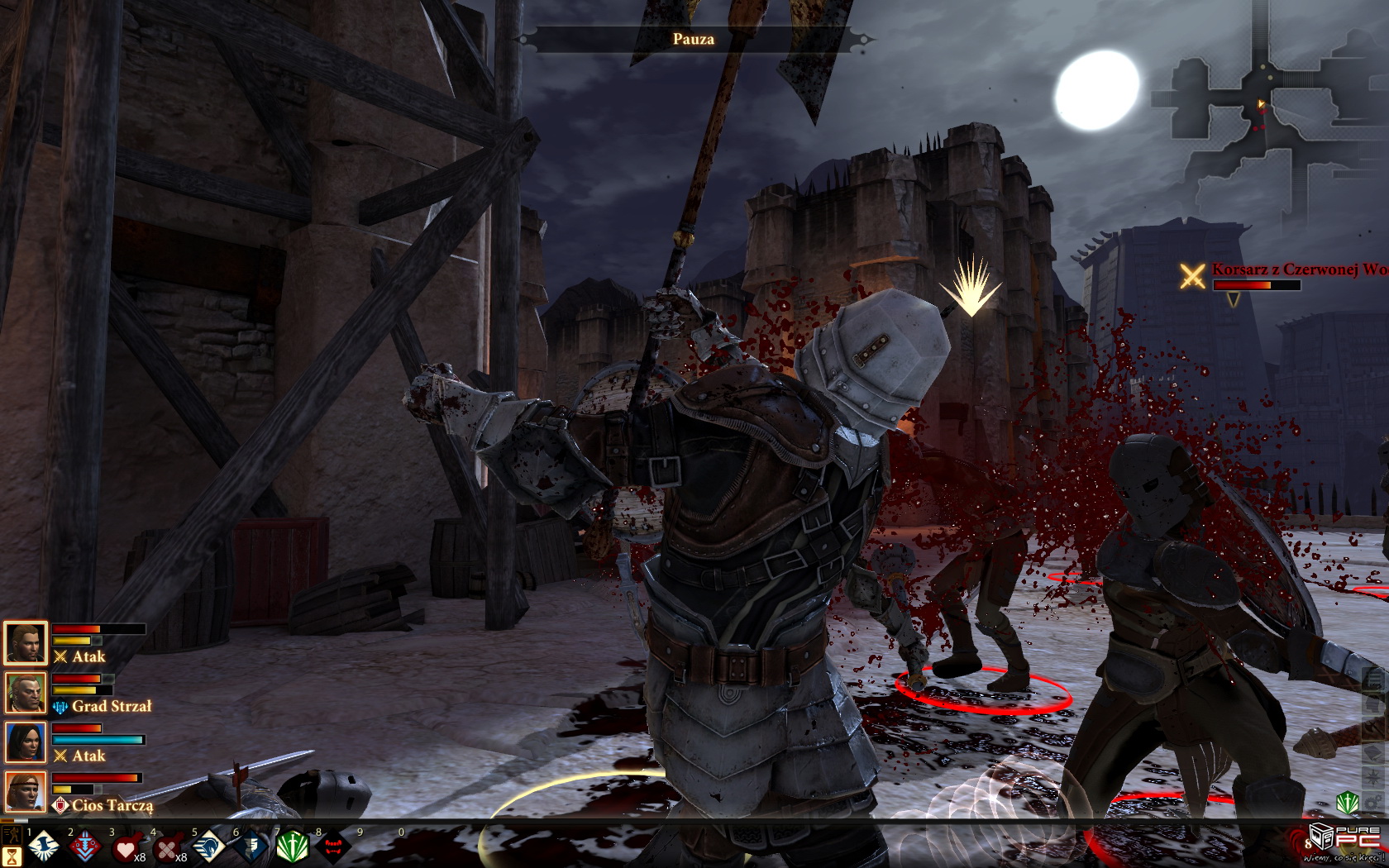Drink the heart health potion

point(126,848)
